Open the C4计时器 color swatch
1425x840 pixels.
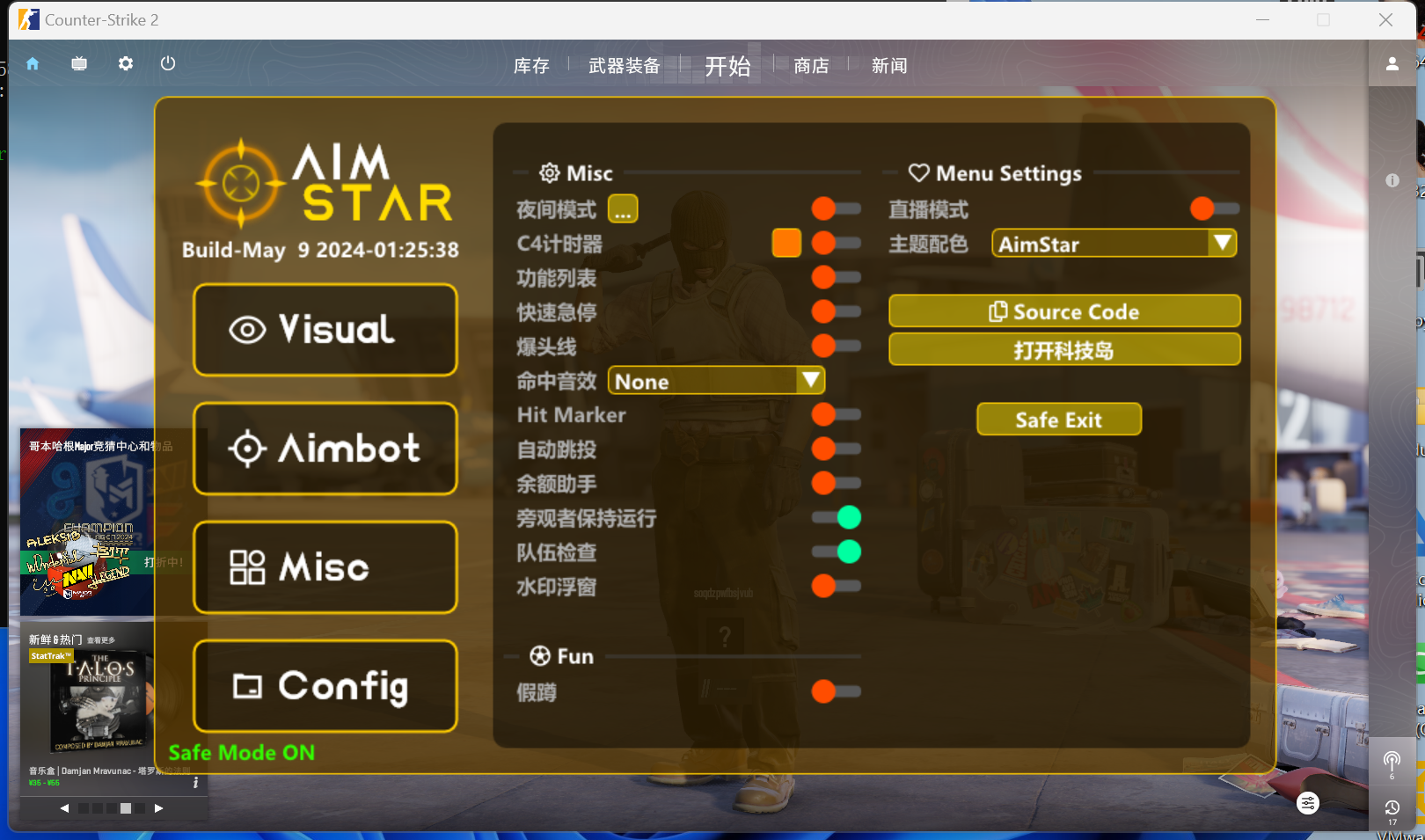click(x=786, y=242)
